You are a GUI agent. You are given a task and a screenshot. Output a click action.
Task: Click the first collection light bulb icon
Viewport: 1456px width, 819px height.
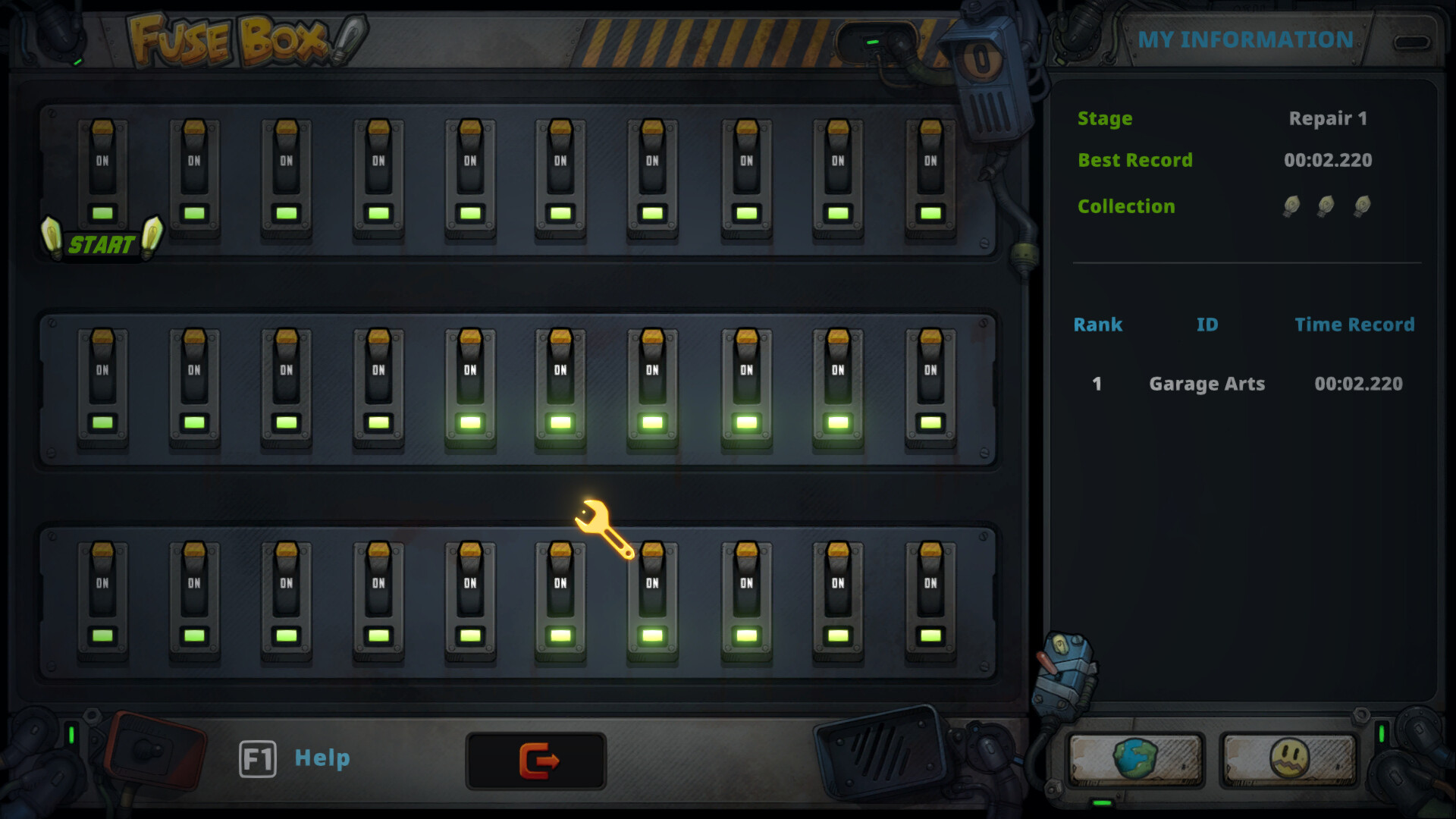click(x=1291, y=206)
